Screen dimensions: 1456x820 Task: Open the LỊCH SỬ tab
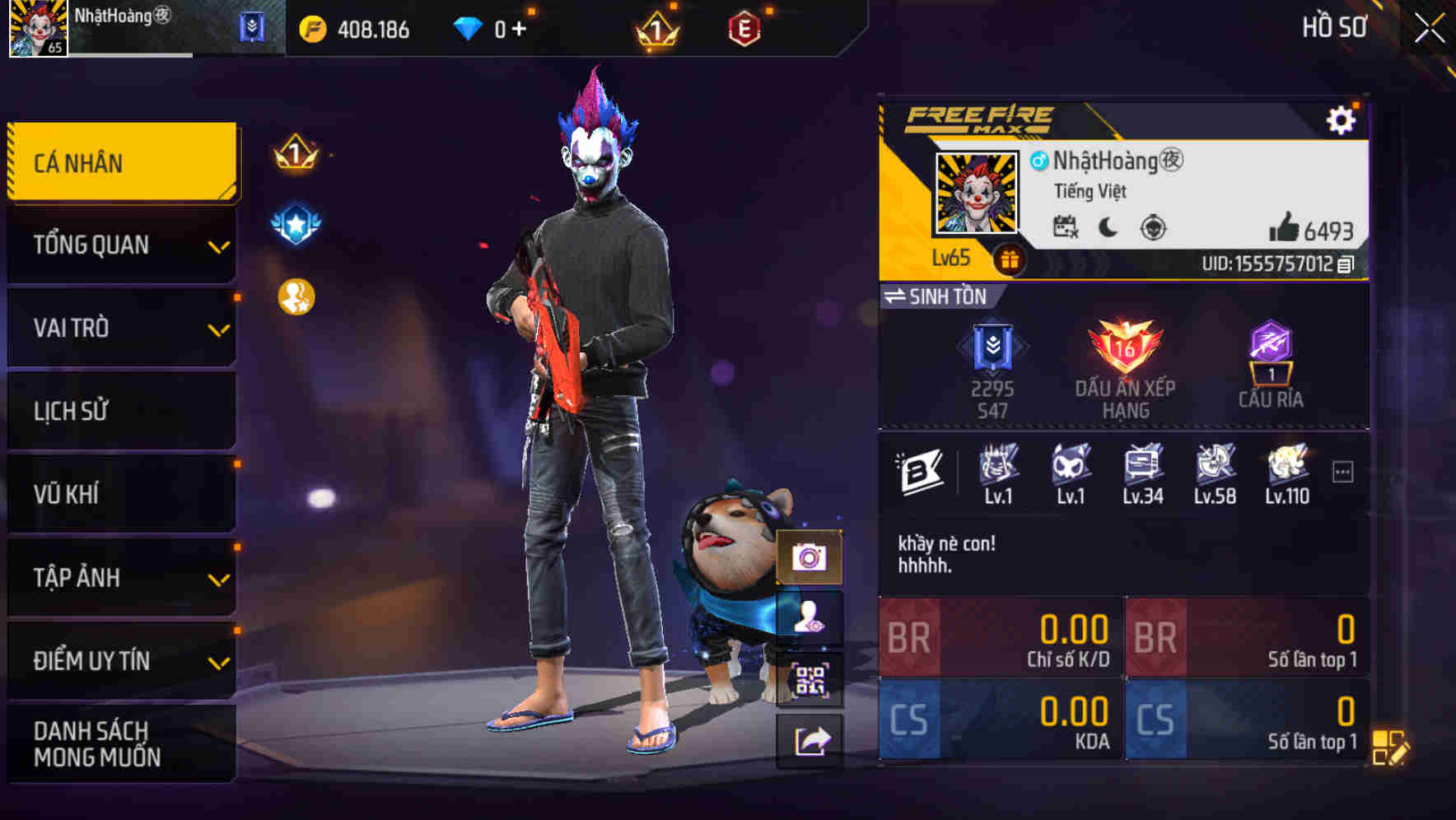tap(120, 411)
